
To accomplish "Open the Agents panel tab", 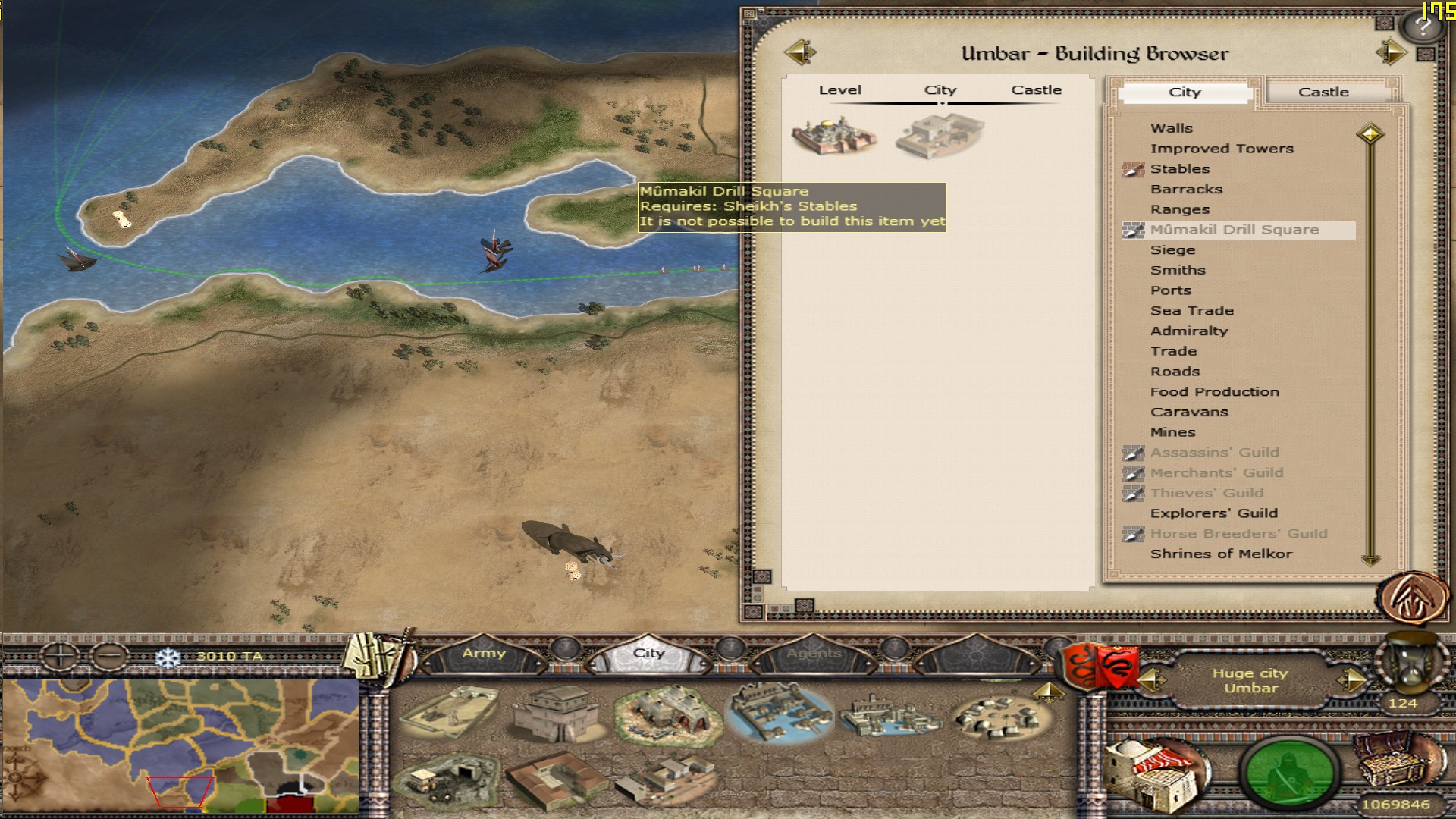I will click(814, 654).
